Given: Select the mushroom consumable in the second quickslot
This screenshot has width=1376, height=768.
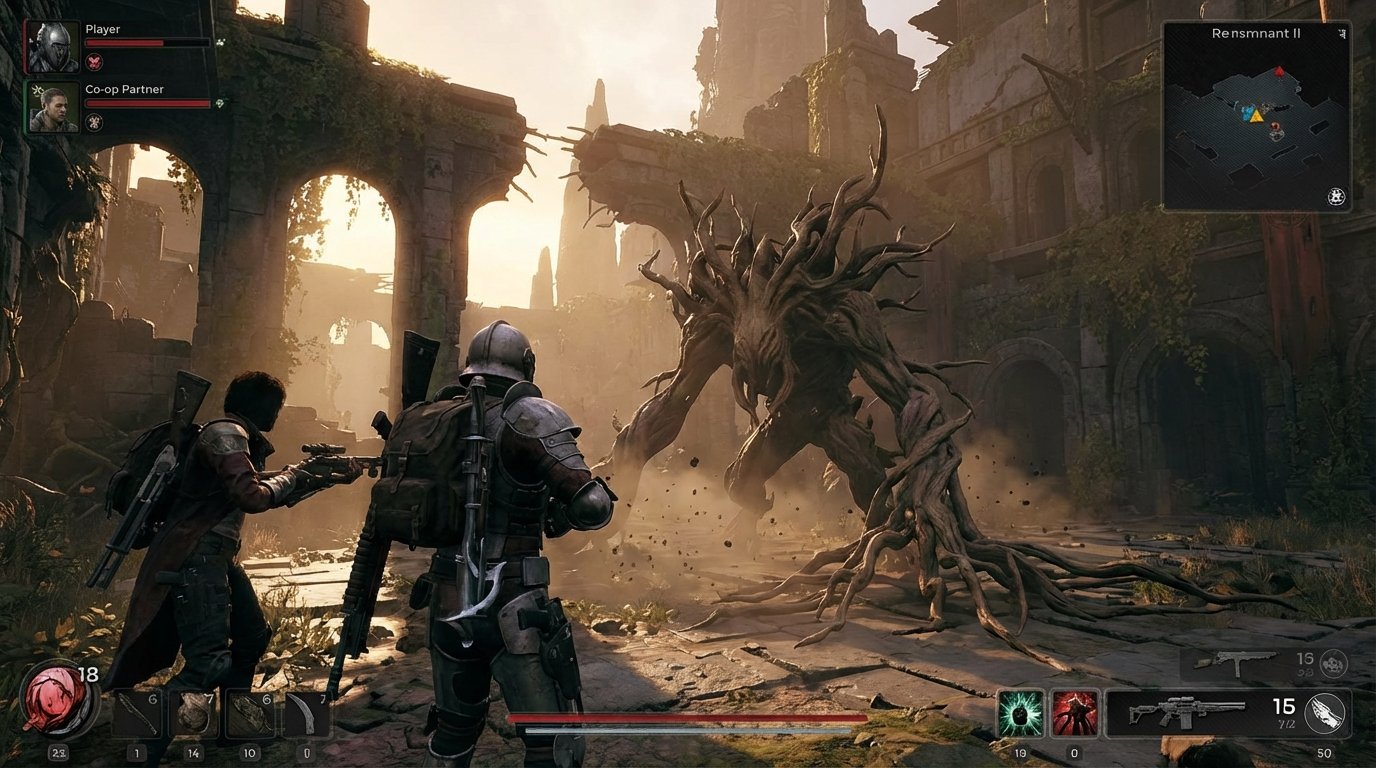Looking at the screenshot, I should pyautogui.click(x=190, y=712).
